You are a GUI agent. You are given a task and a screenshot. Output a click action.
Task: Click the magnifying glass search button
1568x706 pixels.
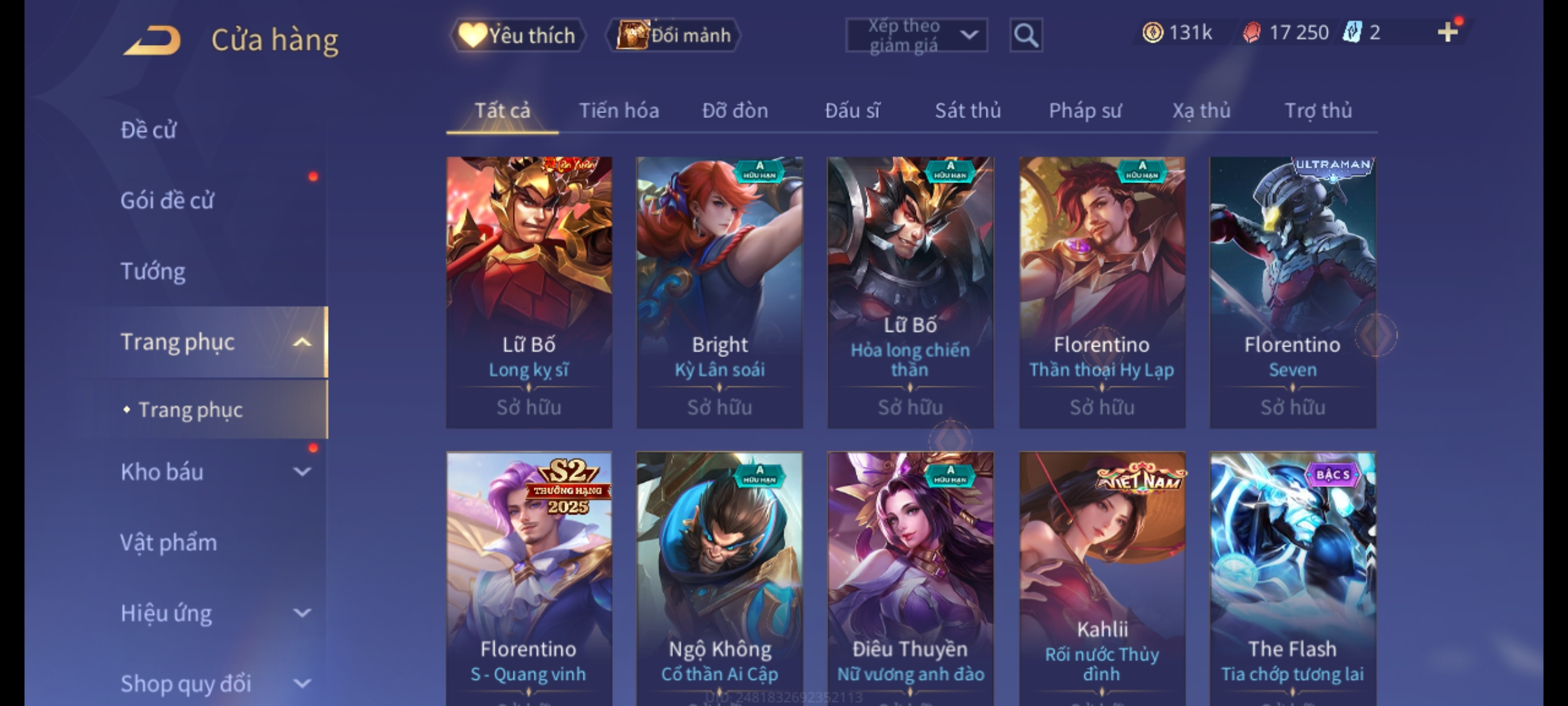[x=1026, y=35]
